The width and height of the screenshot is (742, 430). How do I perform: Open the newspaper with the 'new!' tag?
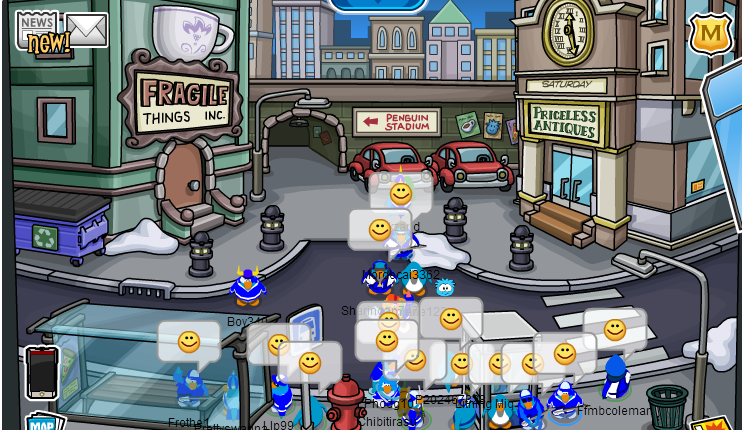[x=38, y=31]
